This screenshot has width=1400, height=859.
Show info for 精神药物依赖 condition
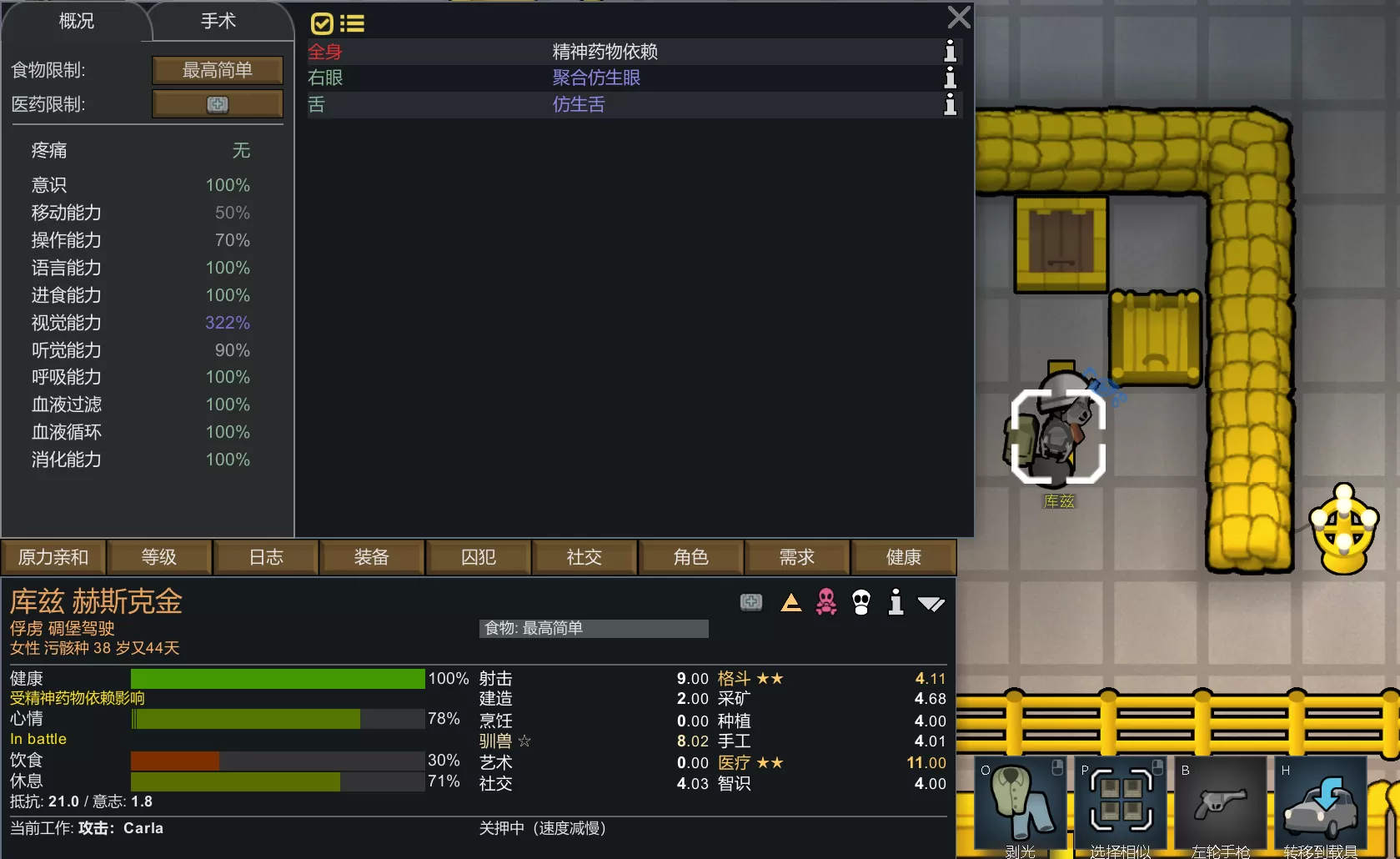[x=950, y=52]
